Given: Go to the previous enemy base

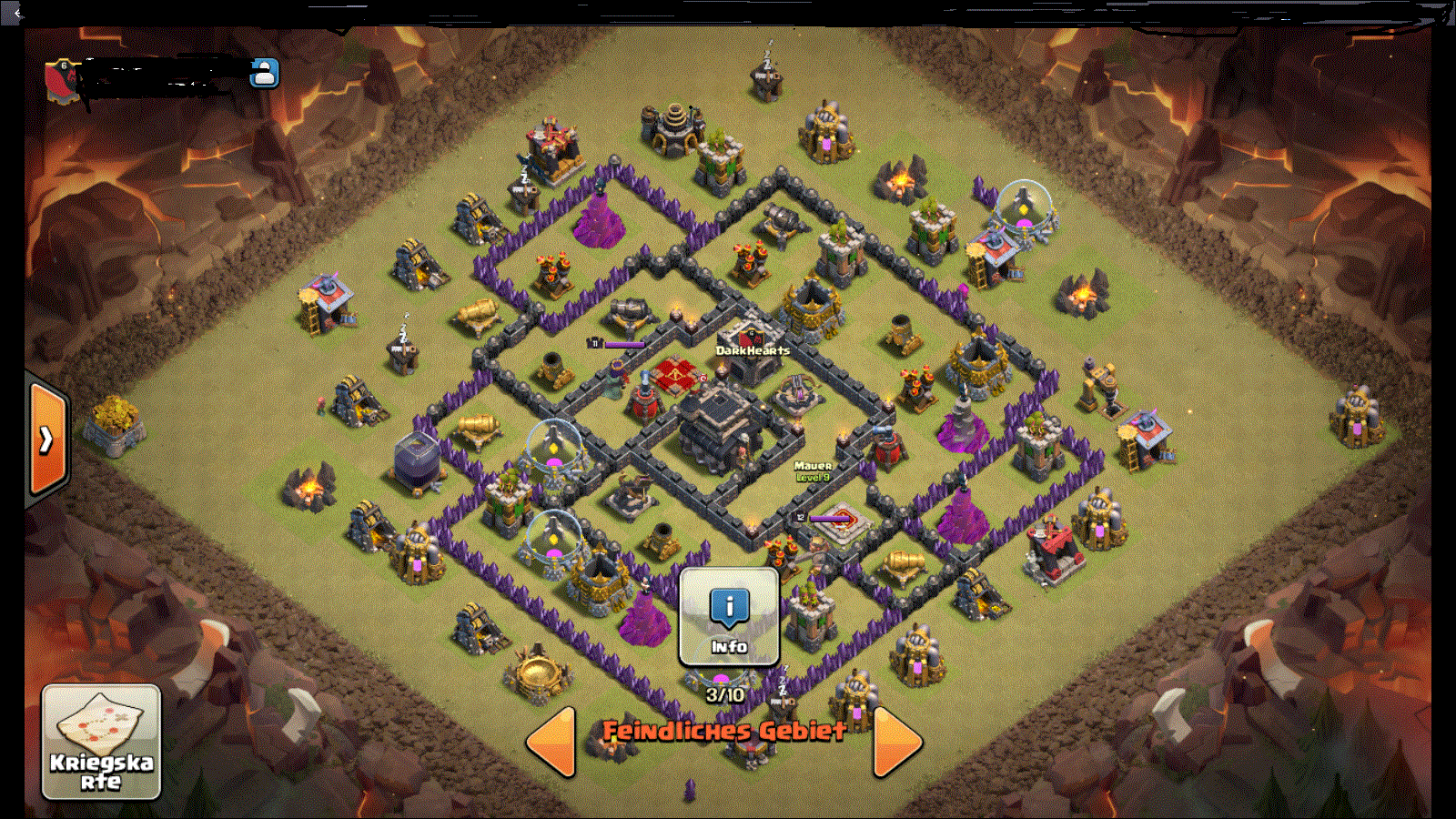Looking at the screenshot, I should point(552,741).
